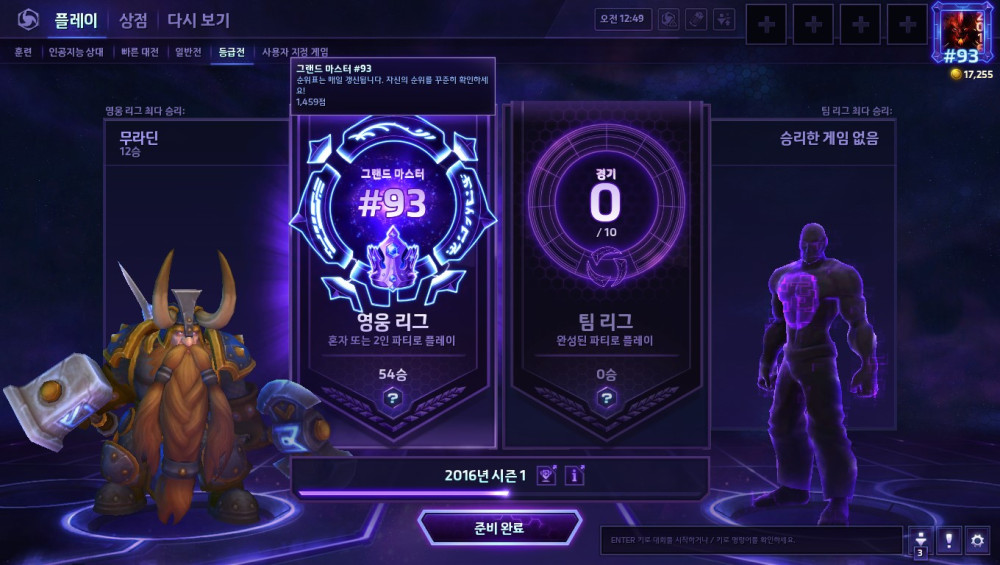
Task: Open the 다시 보기 replays tab
Action: click(x=198, y=20)
